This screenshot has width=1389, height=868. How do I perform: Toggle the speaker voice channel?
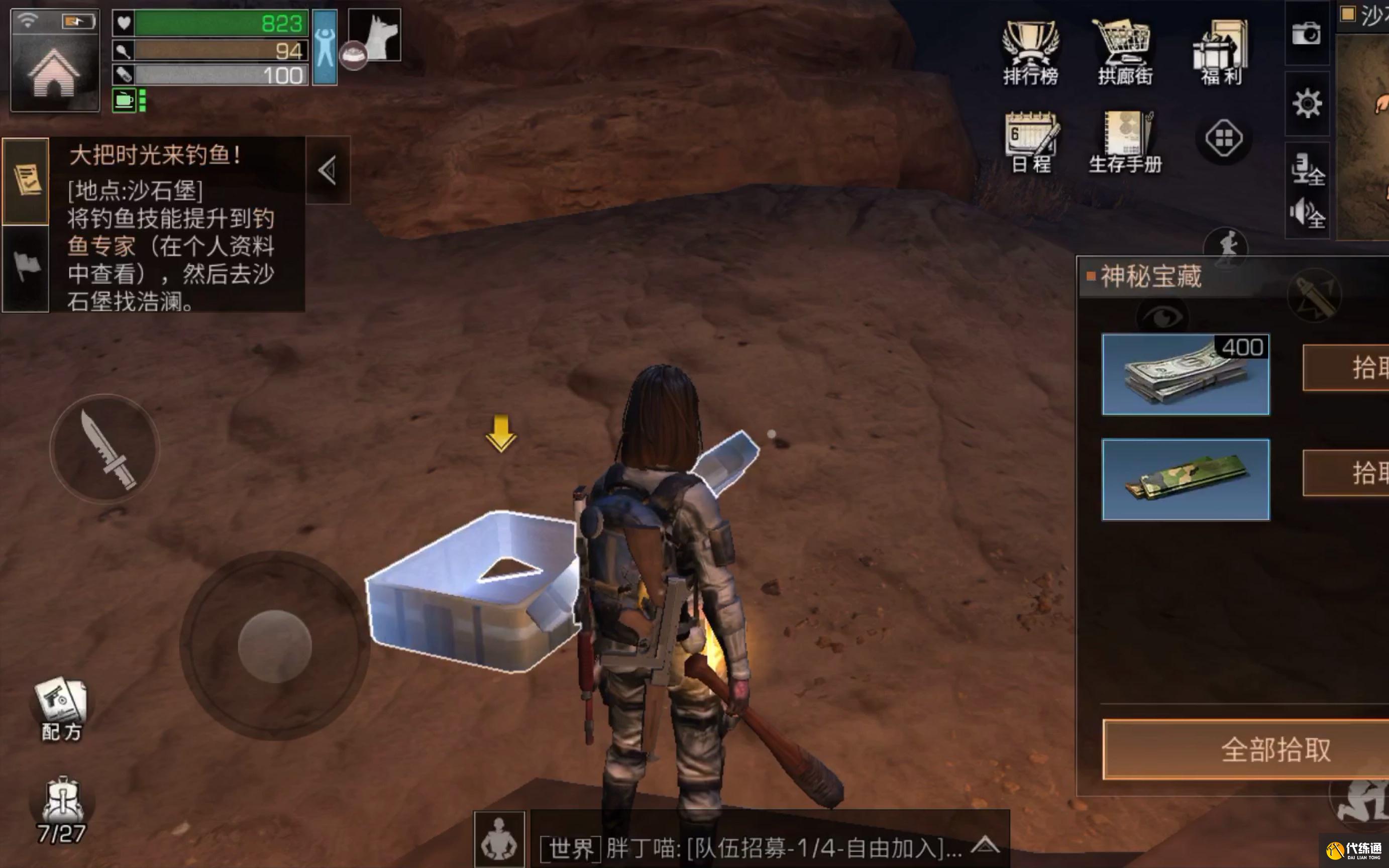(1306, 214)
